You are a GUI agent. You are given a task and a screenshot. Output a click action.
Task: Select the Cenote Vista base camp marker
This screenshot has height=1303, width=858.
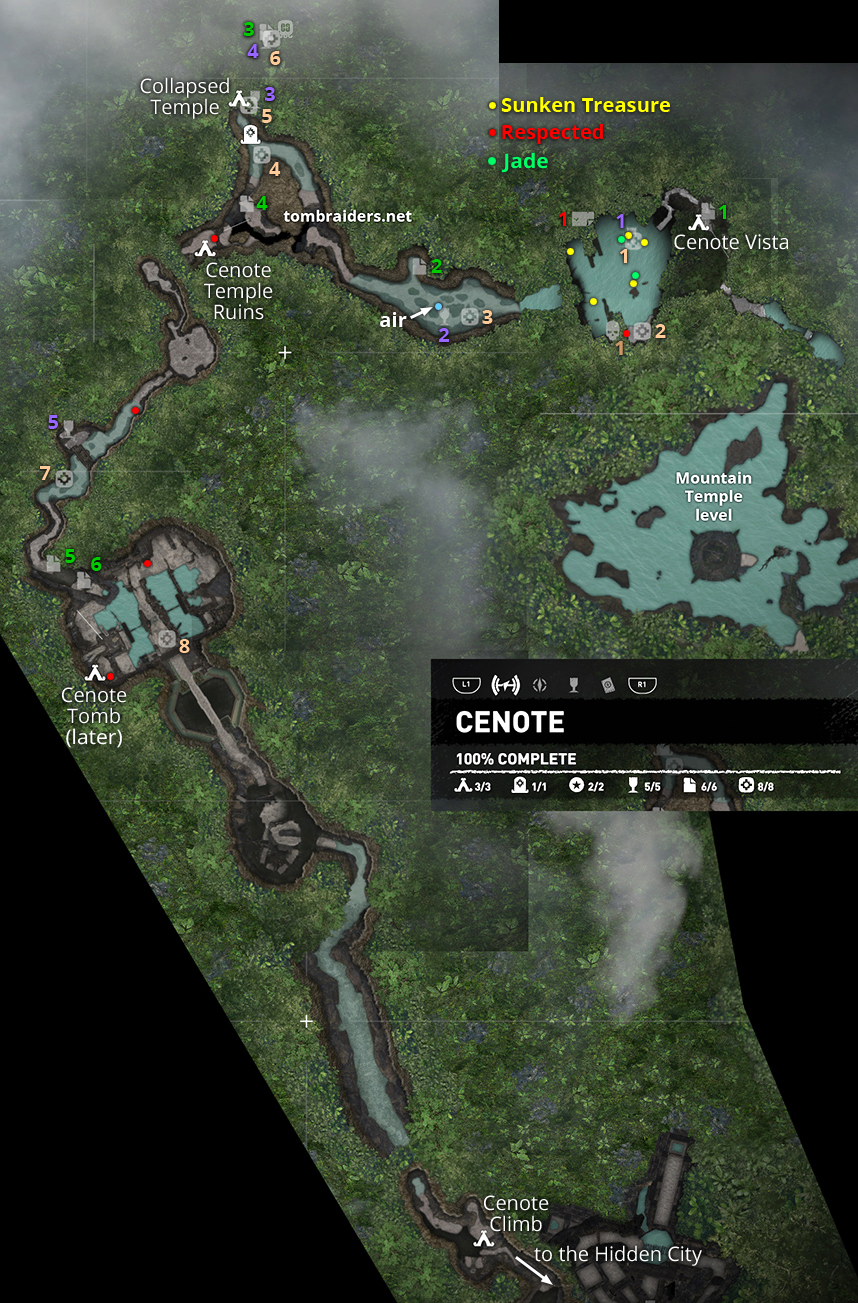pos(697,224)
